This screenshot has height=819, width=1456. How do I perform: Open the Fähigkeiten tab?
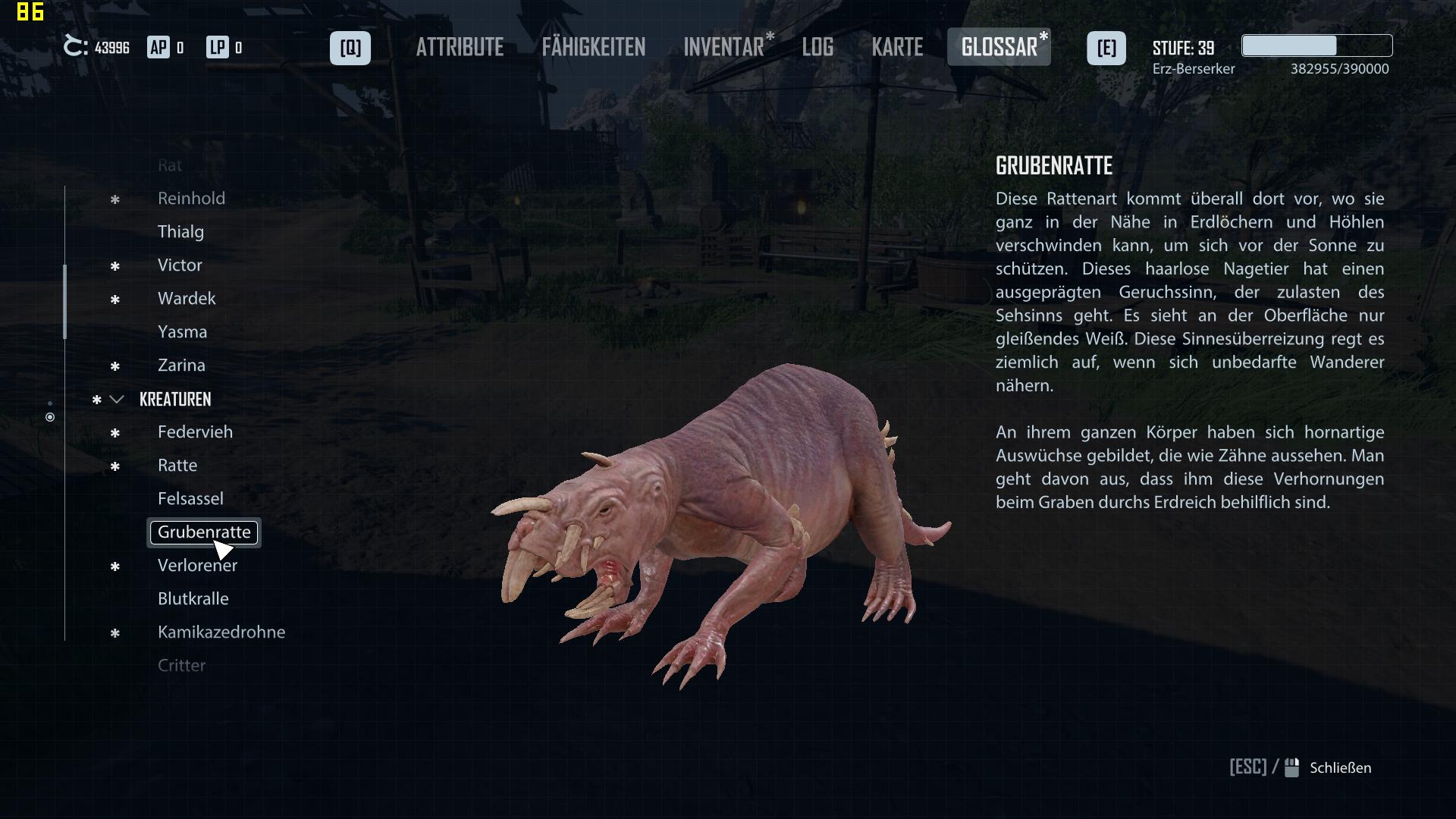point(593,48)
